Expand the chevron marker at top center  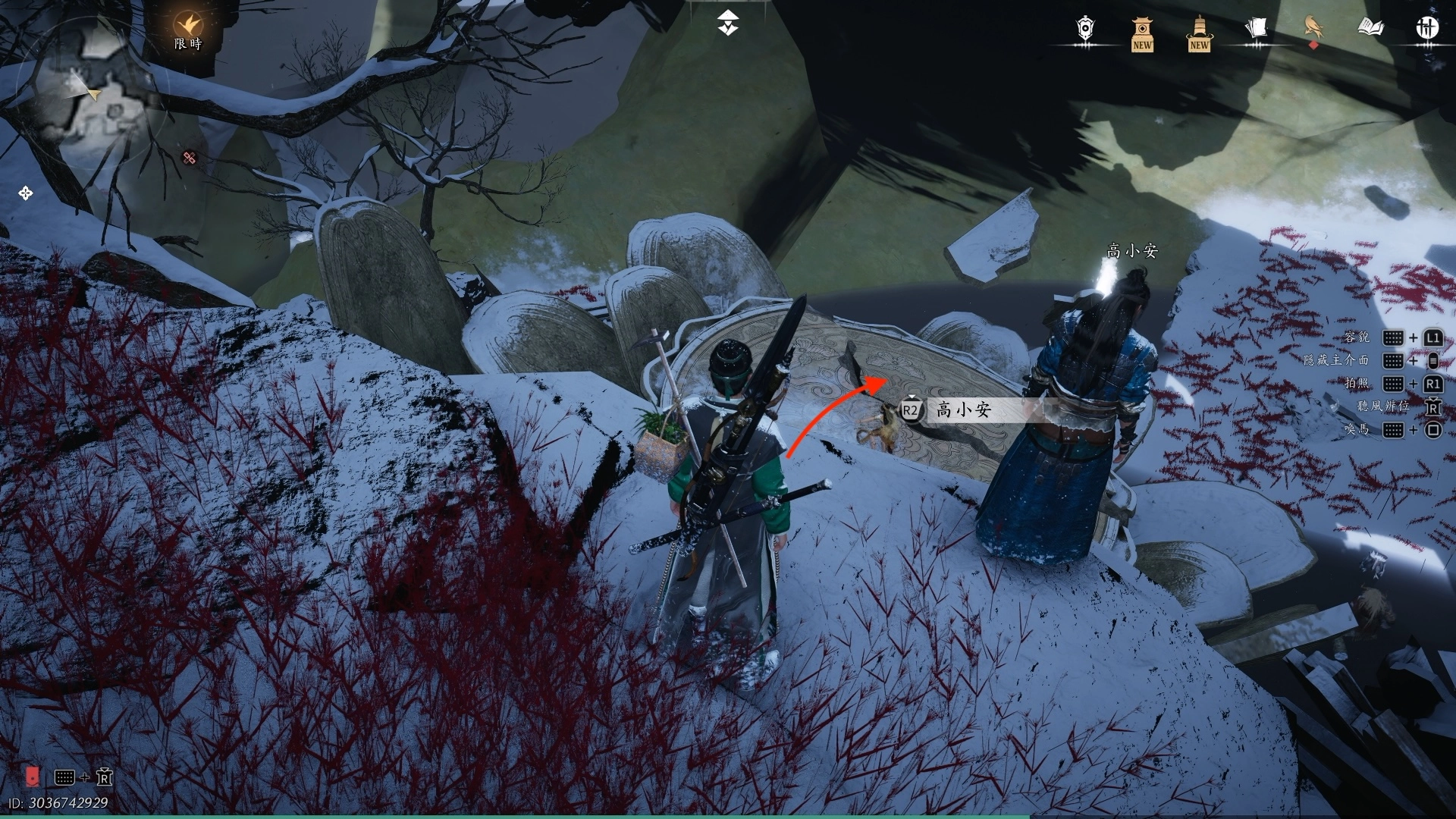[728, 24]
